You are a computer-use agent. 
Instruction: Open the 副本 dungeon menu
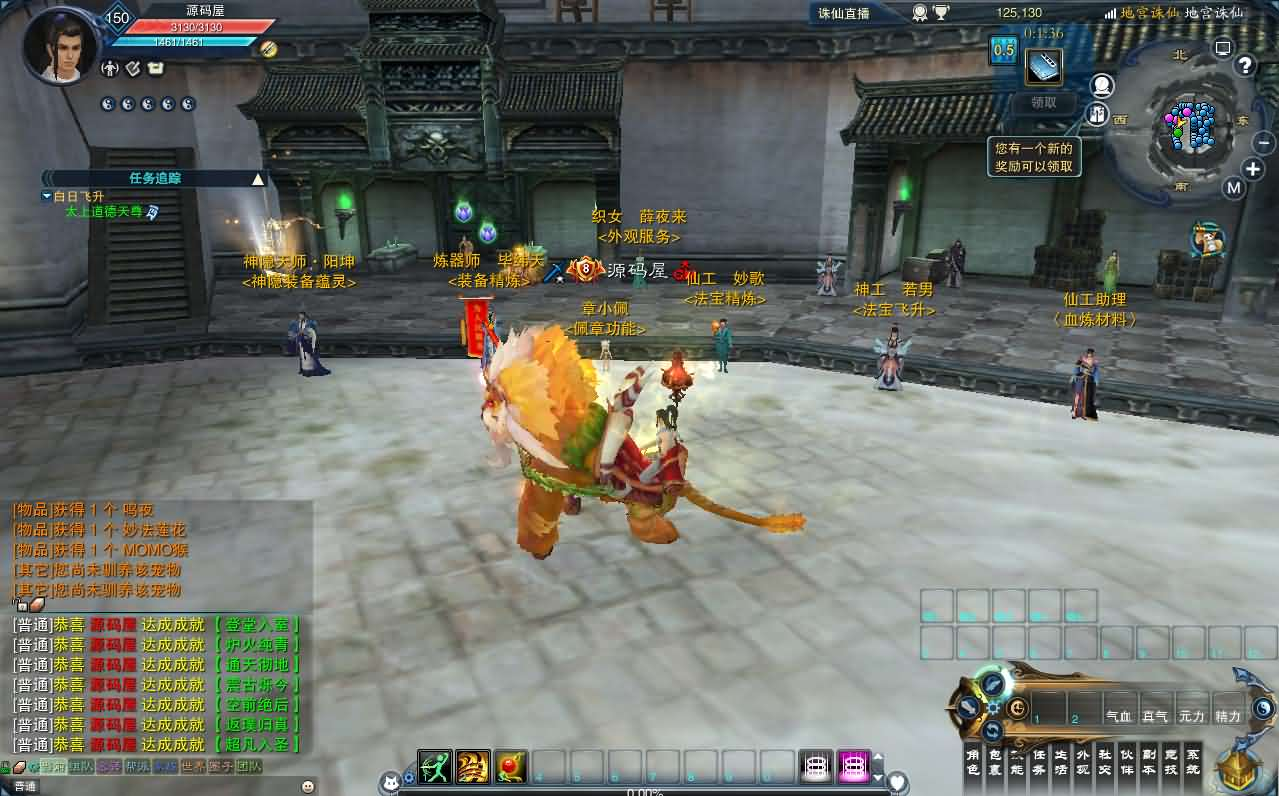pyautogui.click(x=1149, y=762)
